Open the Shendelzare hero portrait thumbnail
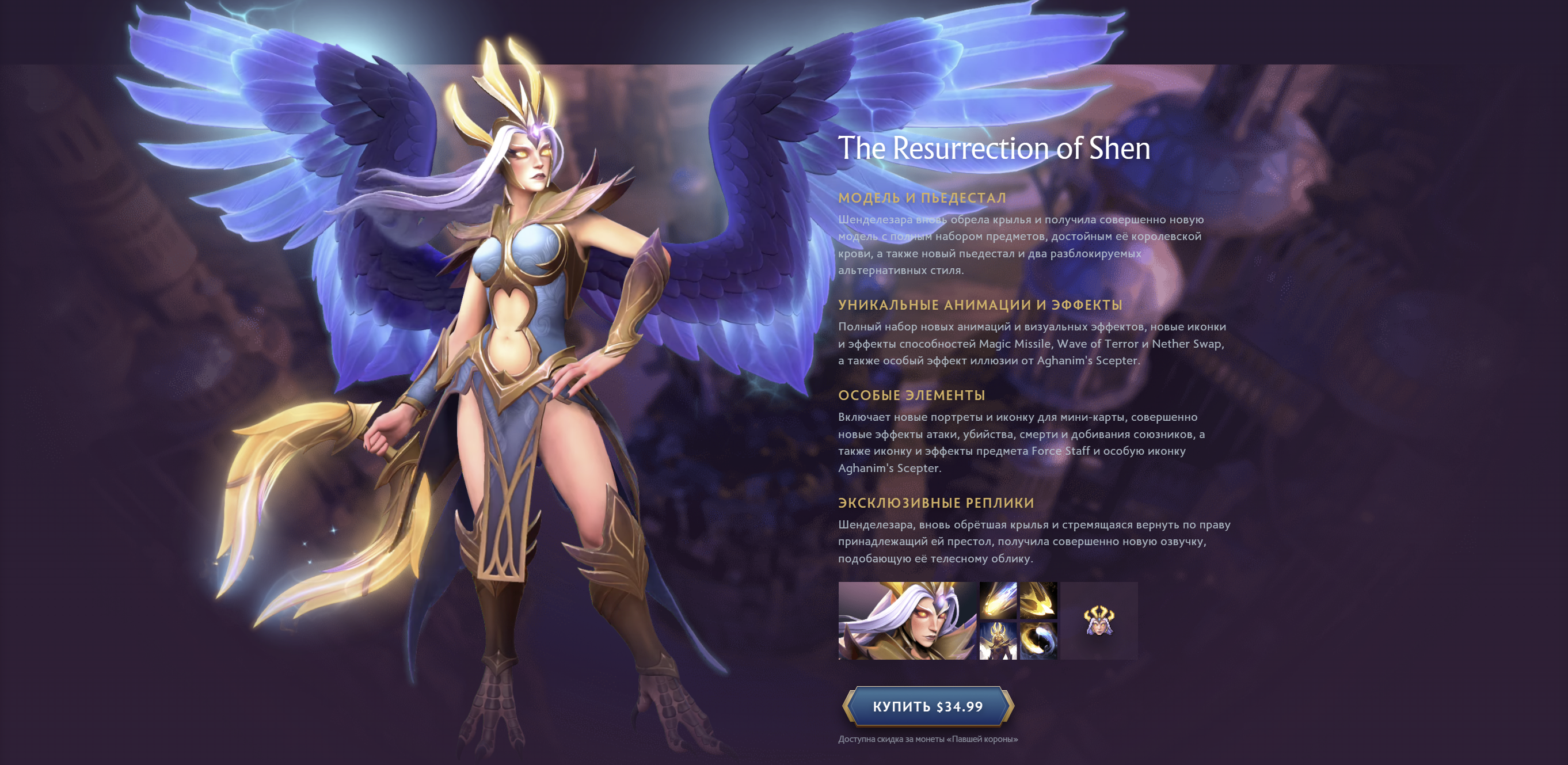1568x765 pixels. (907, 621)
